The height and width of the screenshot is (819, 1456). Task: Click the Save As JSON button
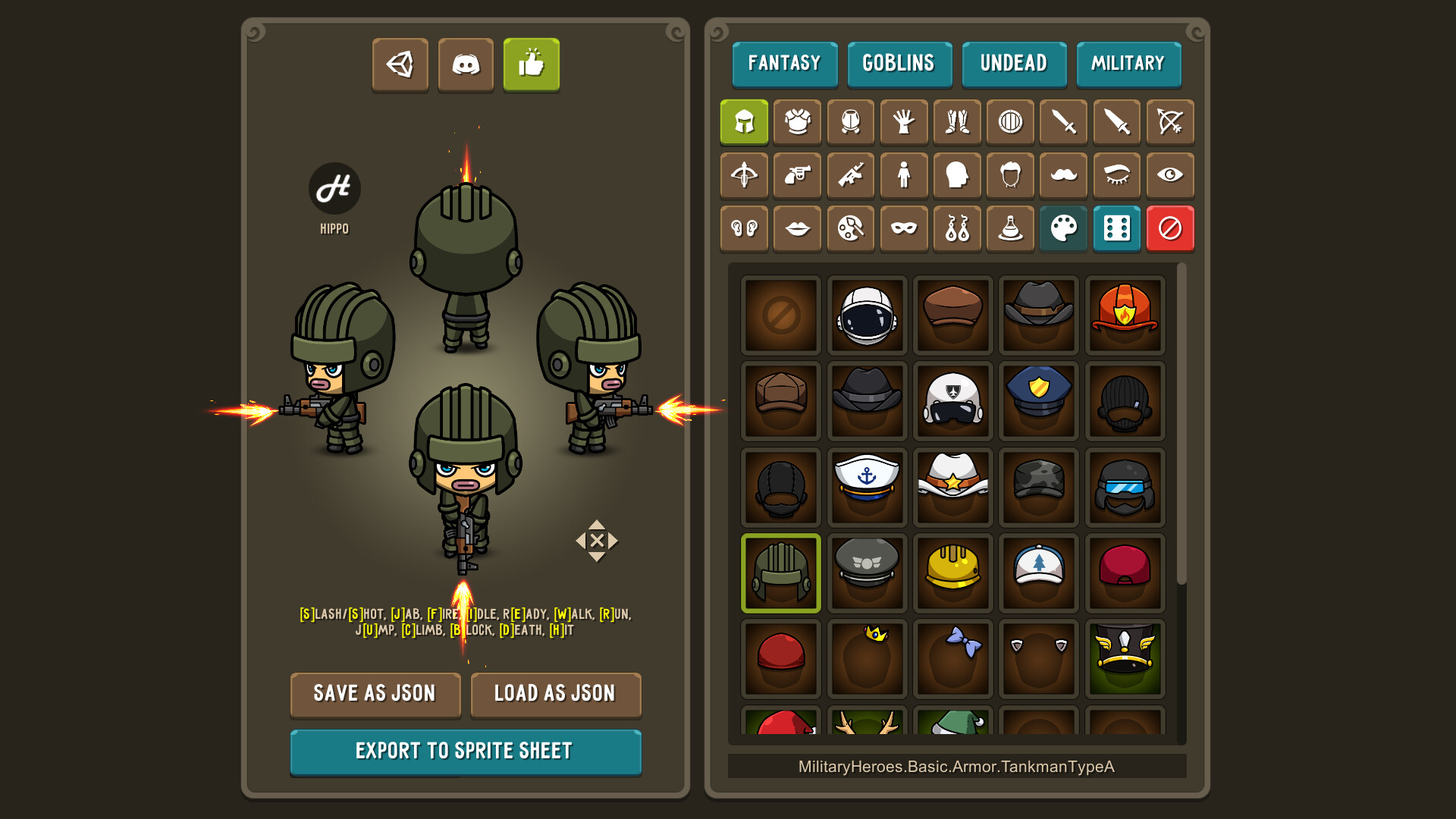point(375,695)
